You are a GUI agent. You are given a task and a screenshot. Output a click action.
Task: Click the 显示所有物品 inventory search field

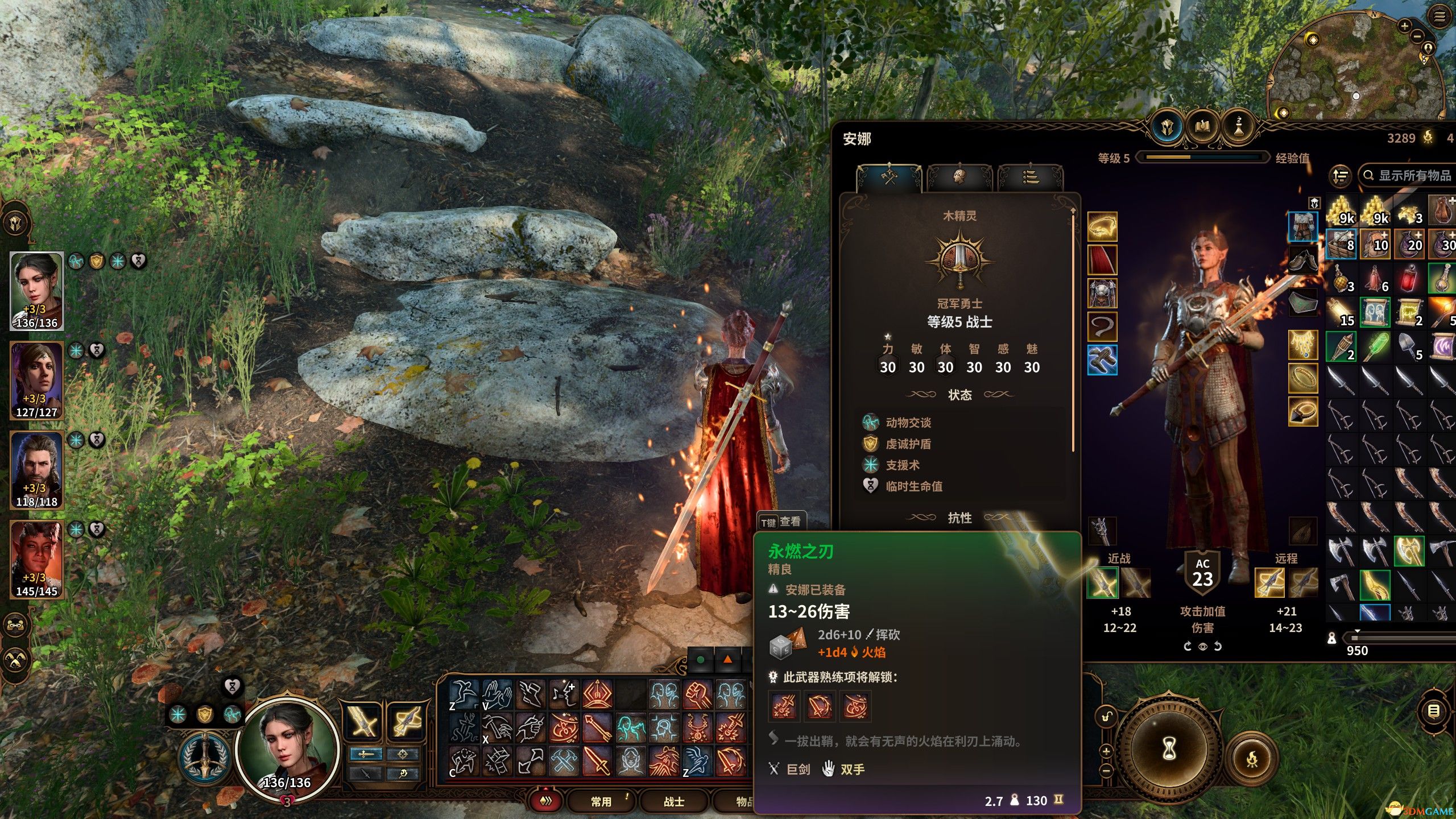pos(1410,175)
